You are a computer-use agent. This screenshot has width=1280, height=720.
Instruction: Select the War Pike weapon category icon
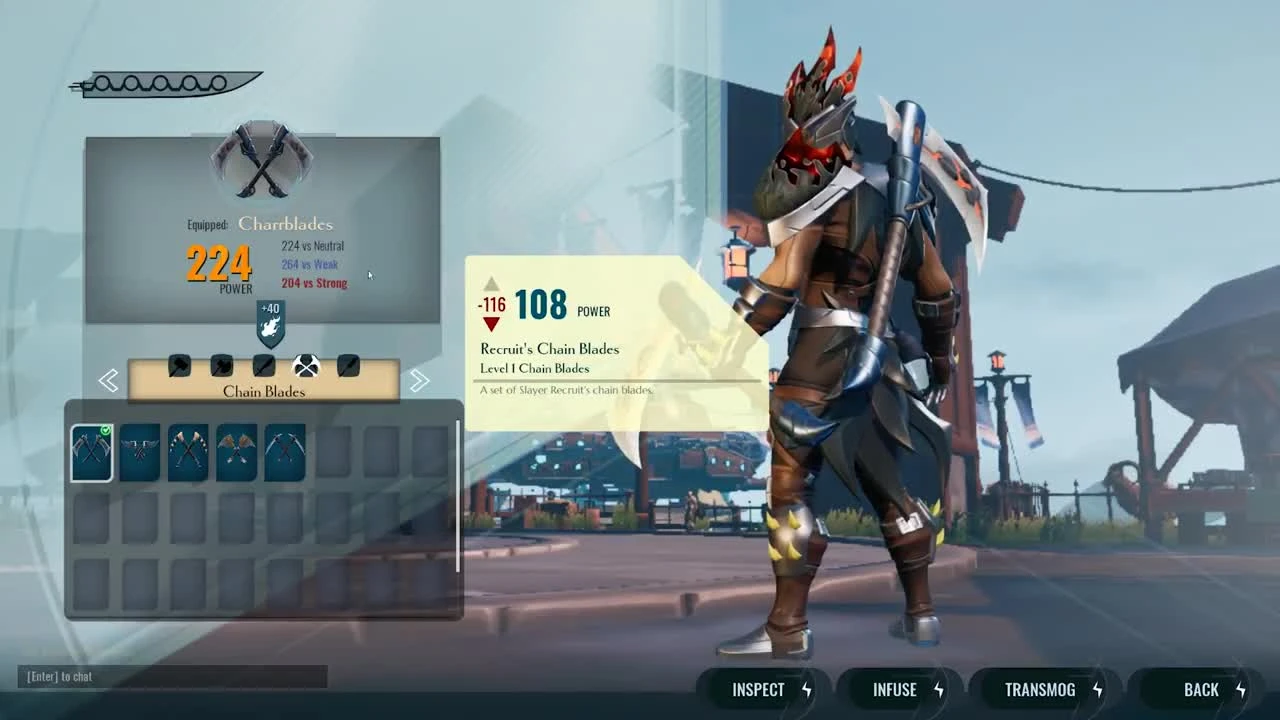(x=347, y=366)
